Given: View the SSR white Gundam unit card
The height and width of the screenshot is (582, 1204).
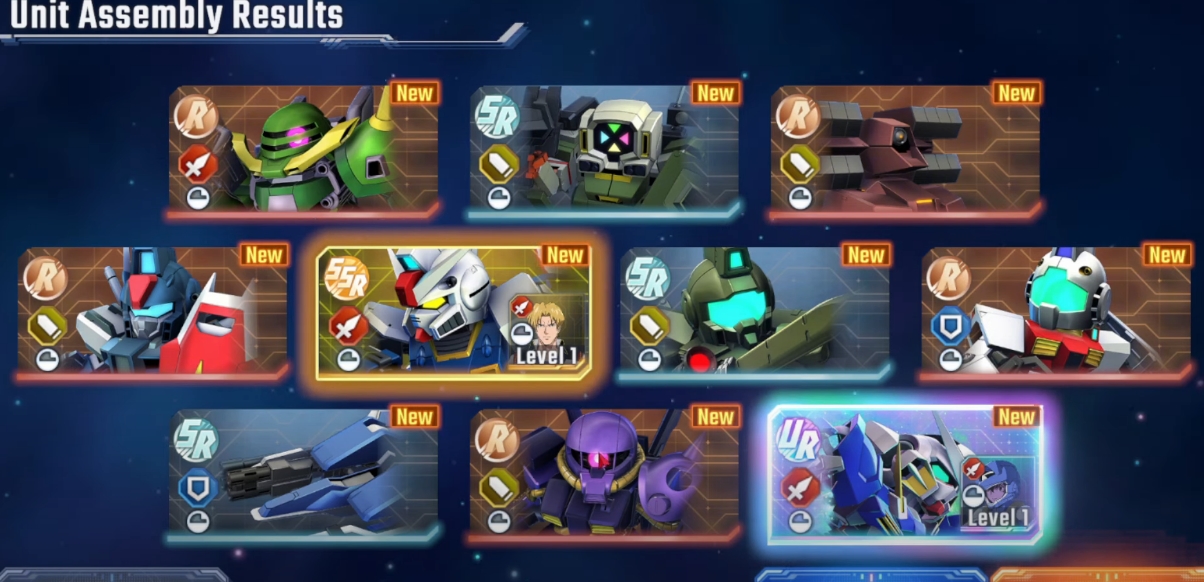Looking at the screenshot, I should [453, 310].
